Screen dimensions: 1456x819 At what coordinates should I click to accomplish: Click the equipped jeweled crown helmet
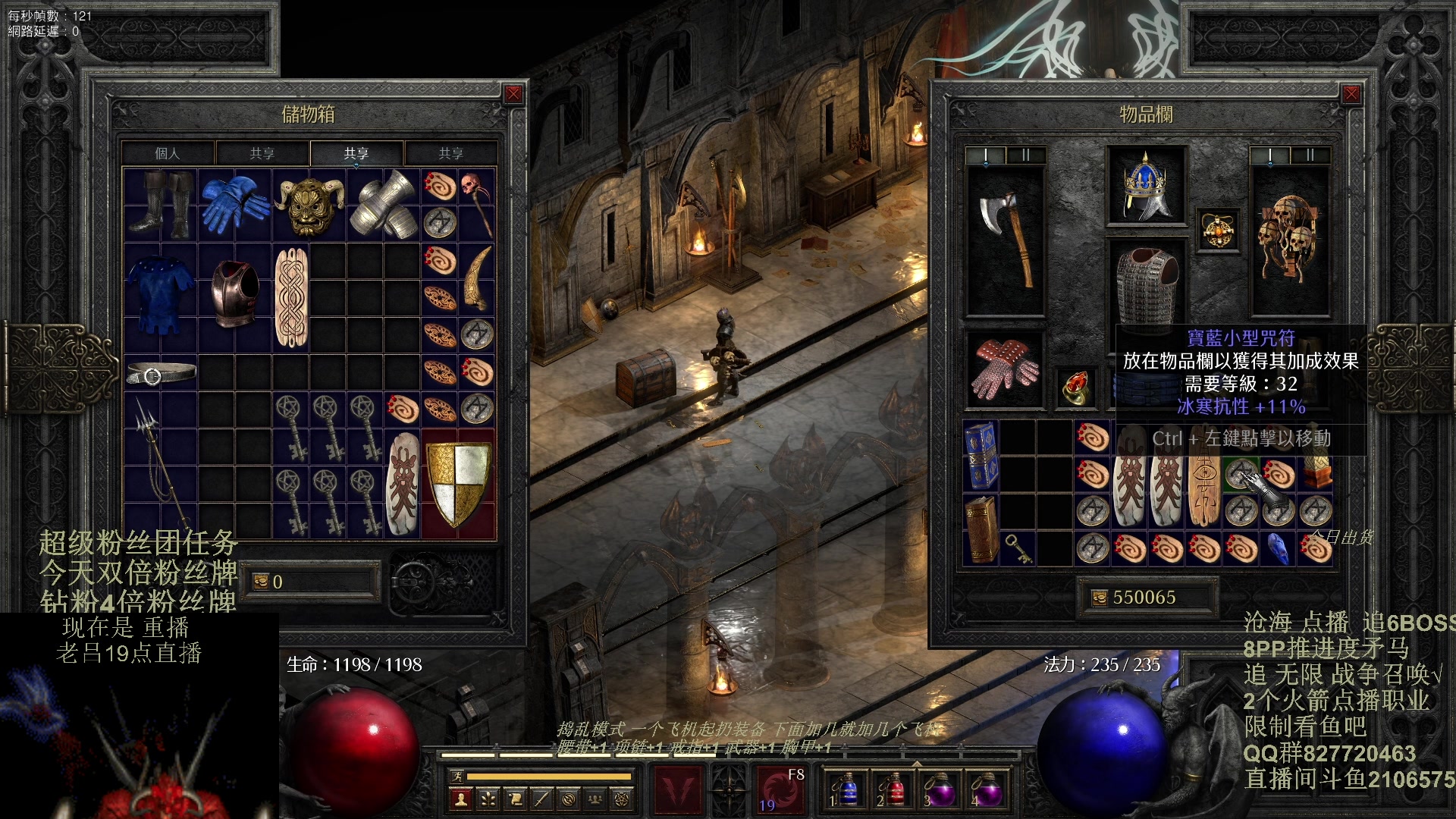tap(1145, 187)
